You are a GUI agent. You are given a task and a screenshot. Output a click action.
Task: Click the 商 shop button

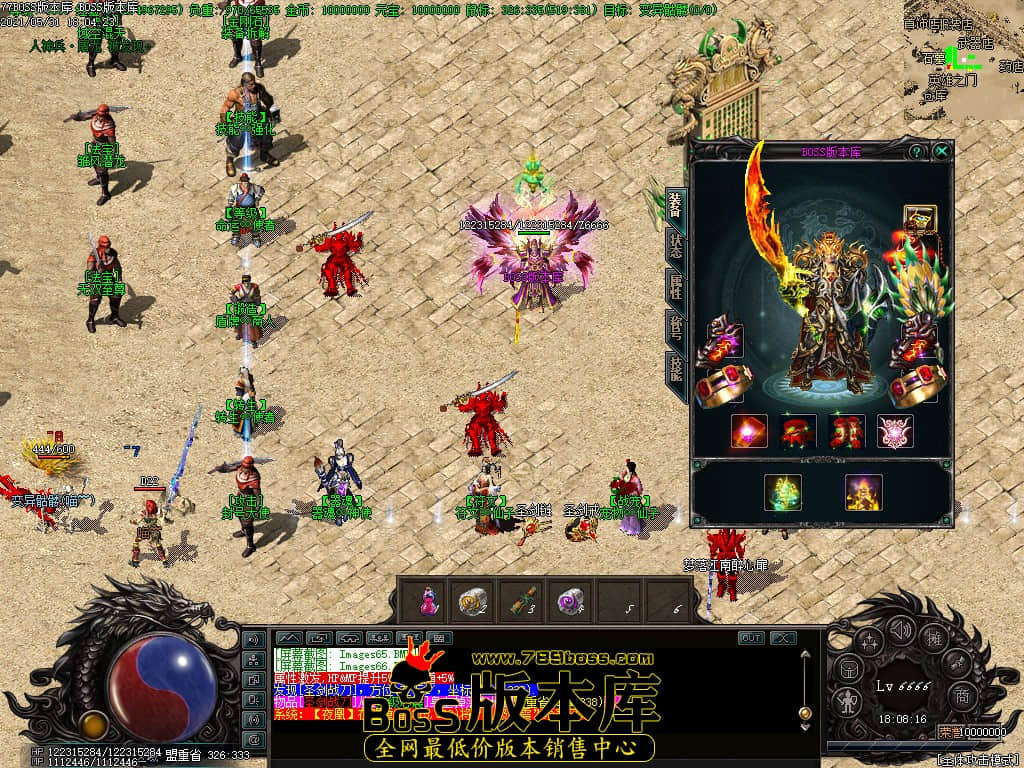pos(961,696)
